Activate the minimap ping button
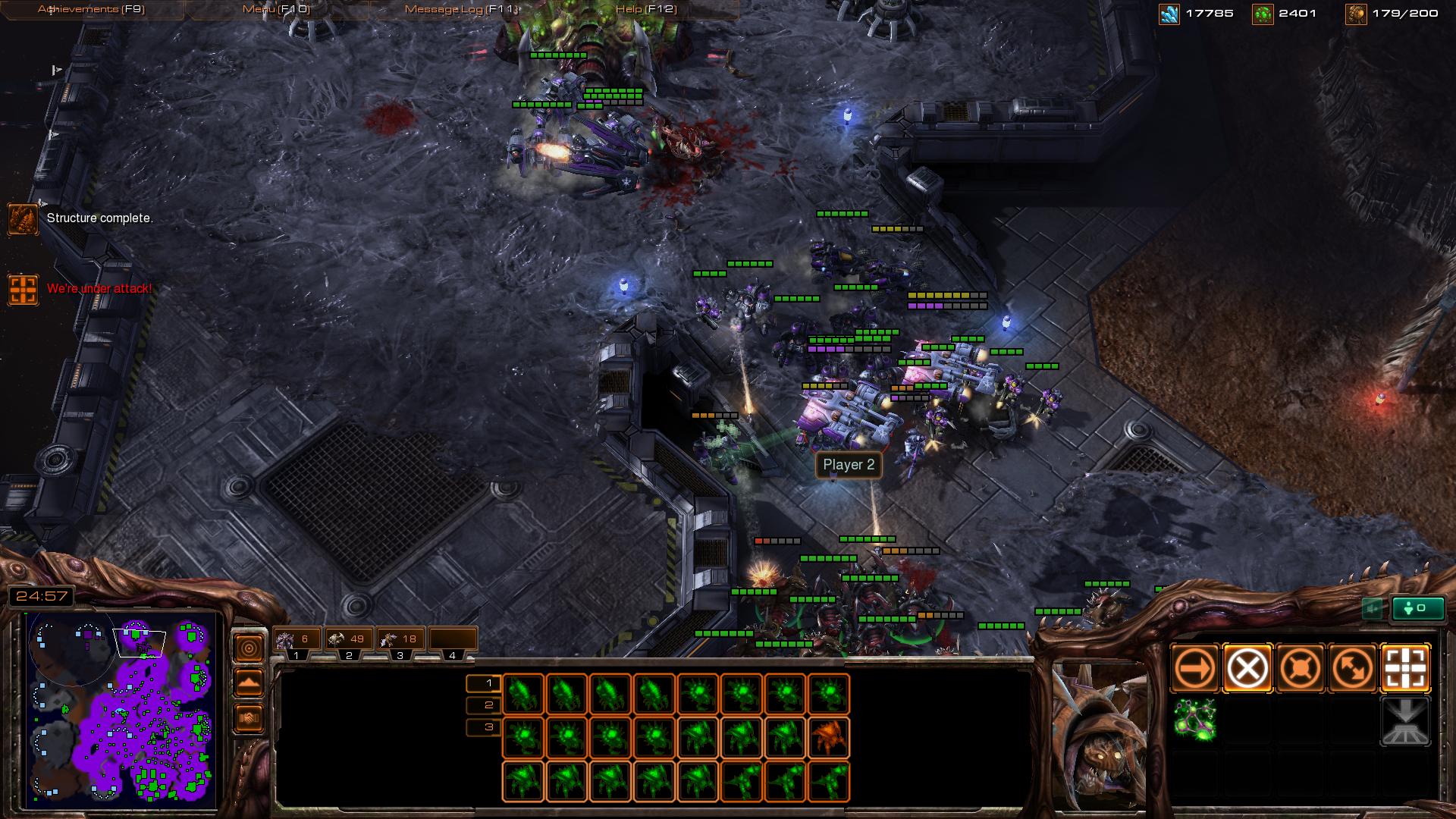The image size is (1456, 819). coord(249,648)
